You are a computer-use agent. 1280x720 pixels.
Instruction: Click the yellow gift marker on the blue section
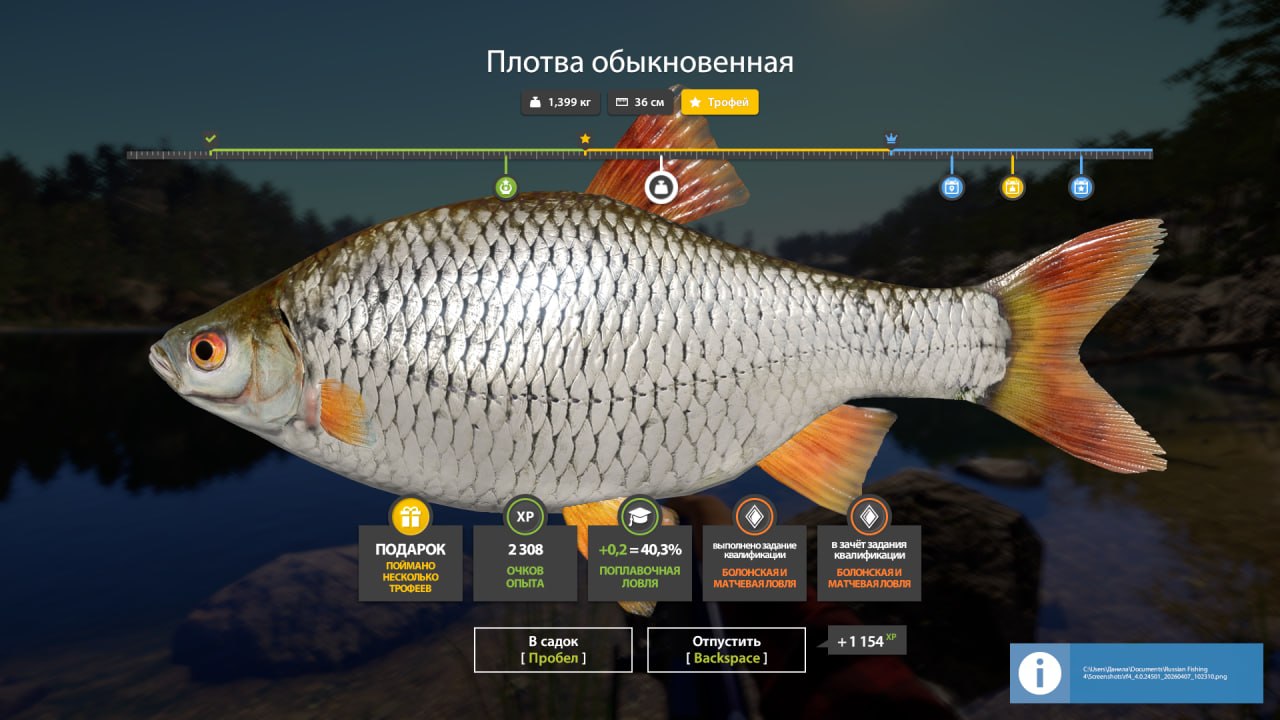1011,186
